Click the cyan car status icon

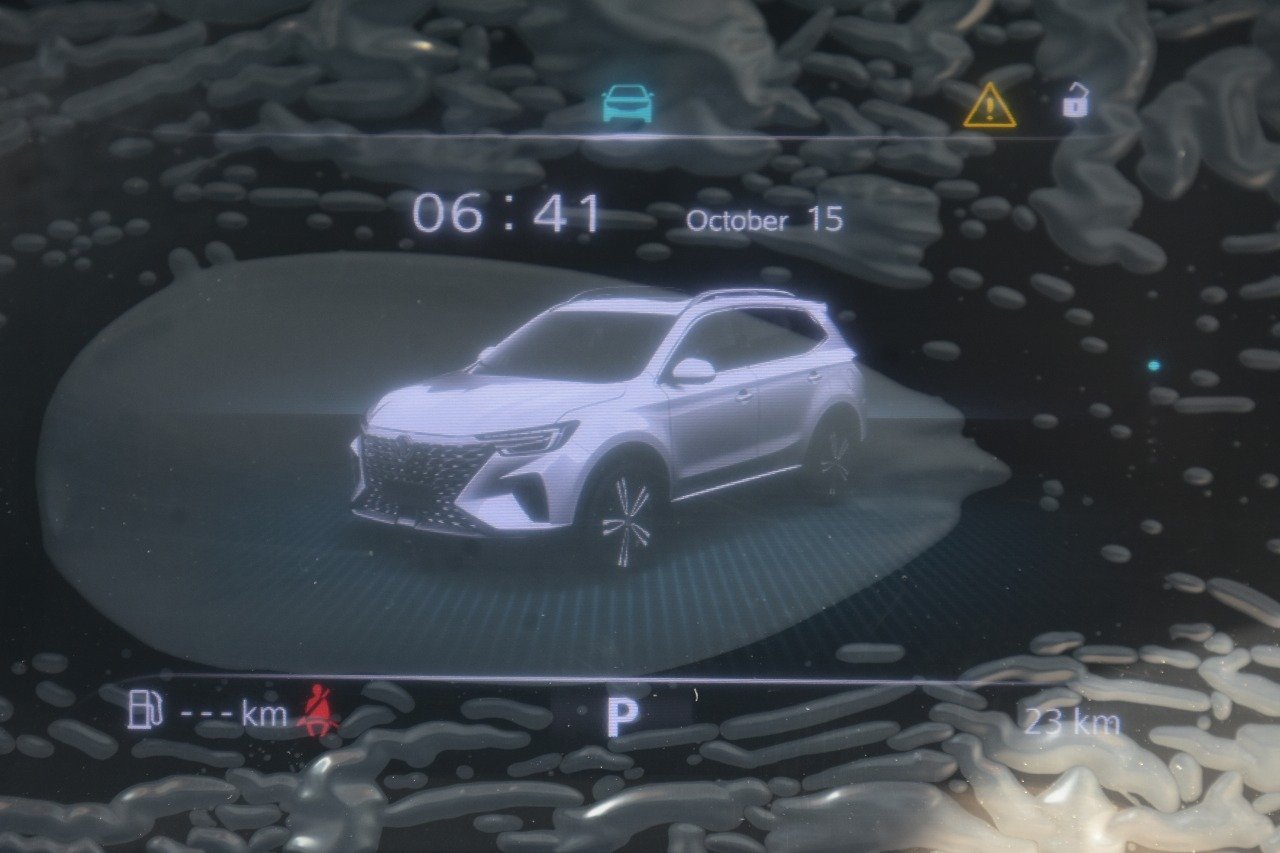point(628,103)
